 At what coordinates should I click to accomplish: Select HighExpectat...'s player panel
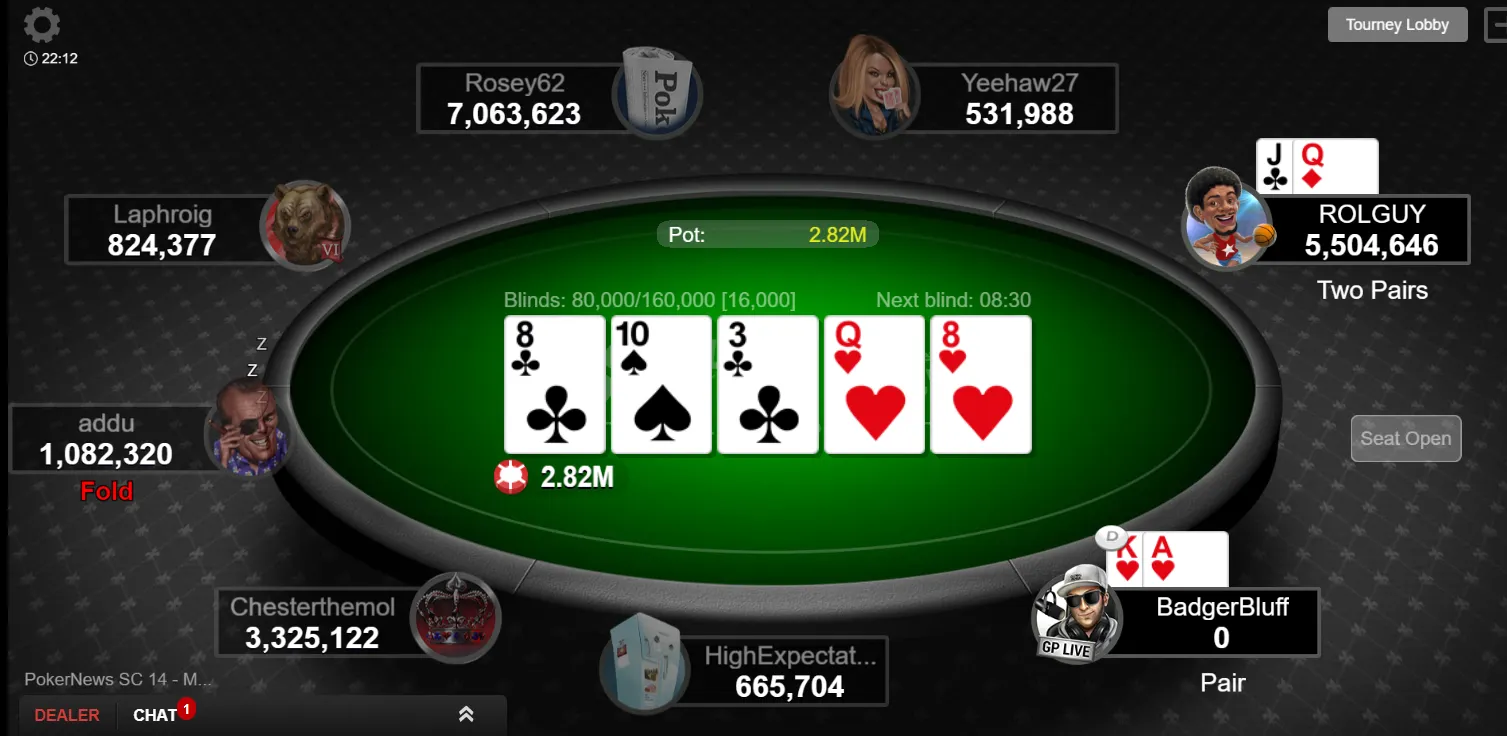point(789,671)
